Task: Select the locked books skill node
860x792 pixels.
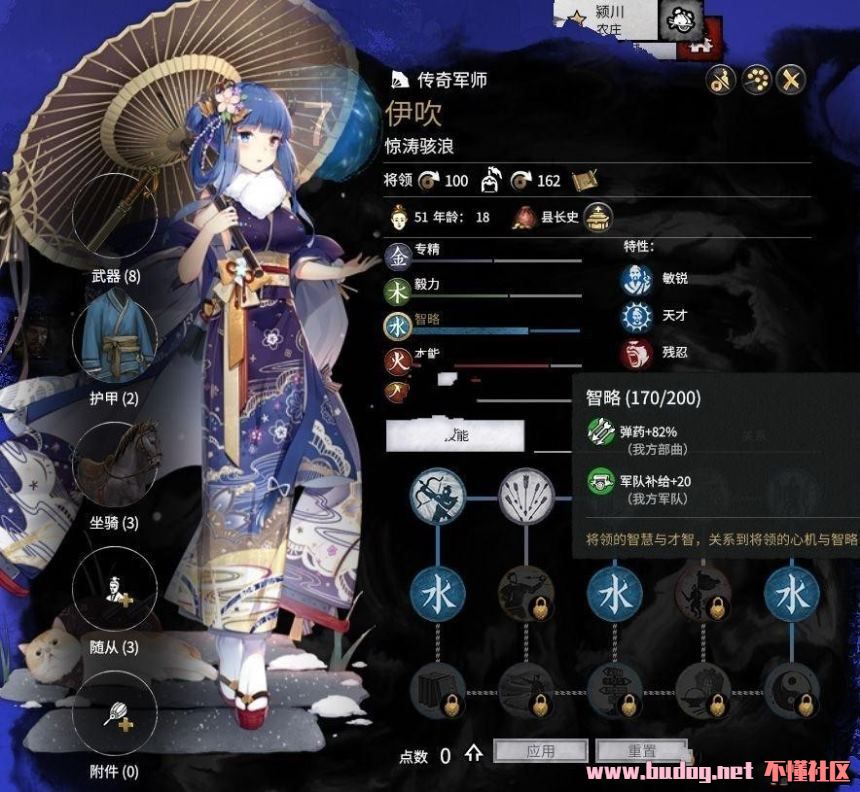Action: click(x=438, y=690)
